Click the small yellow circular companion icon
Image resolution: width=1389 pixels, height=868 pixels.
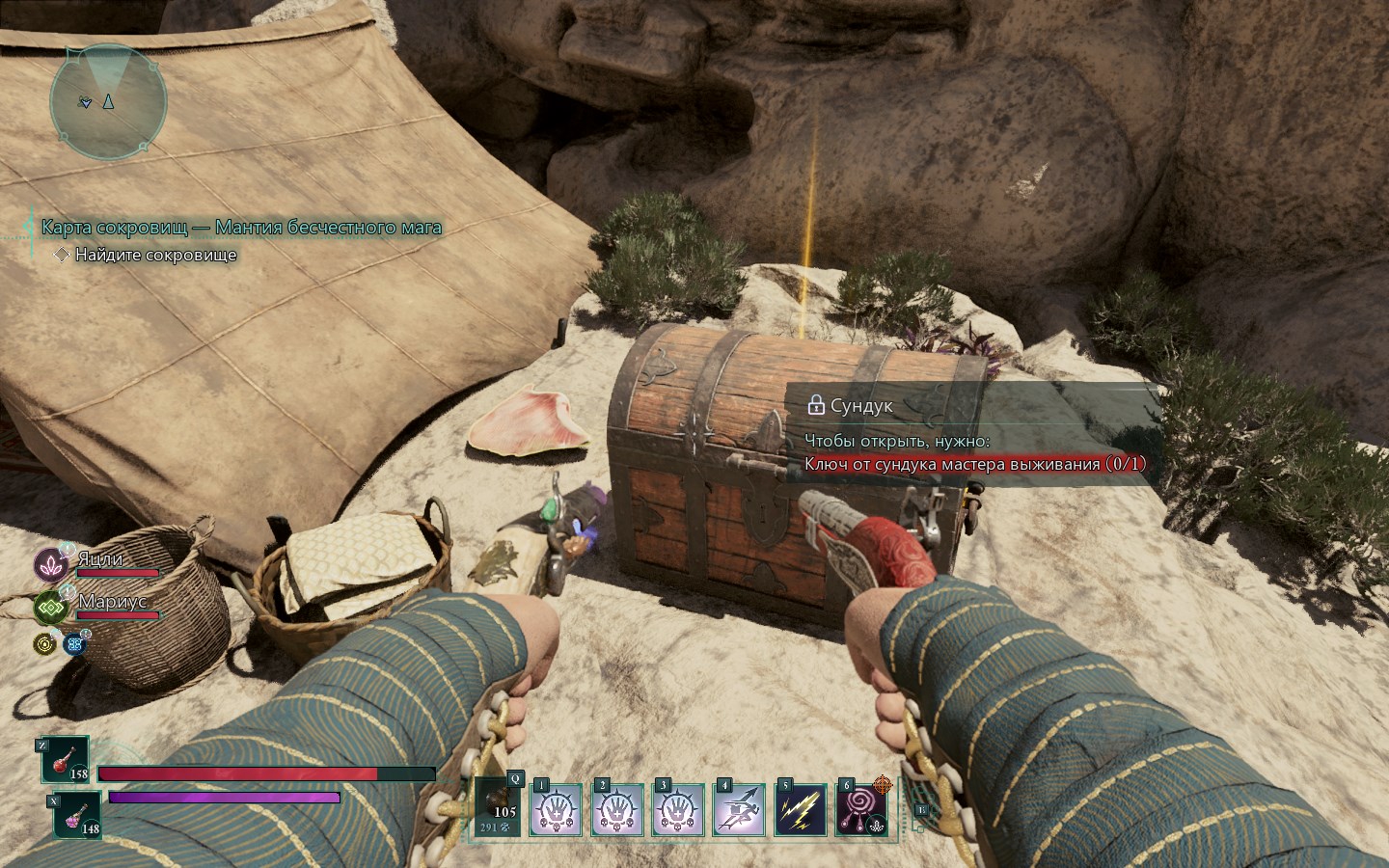(44, 643)
